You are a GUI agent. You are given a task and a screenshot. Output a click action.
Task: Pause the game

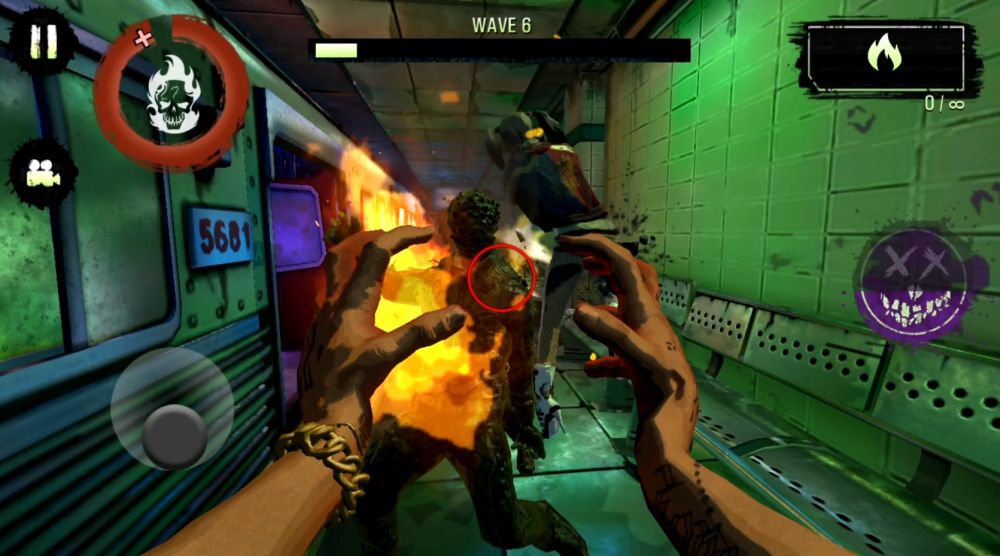click(x=42, y=43)
